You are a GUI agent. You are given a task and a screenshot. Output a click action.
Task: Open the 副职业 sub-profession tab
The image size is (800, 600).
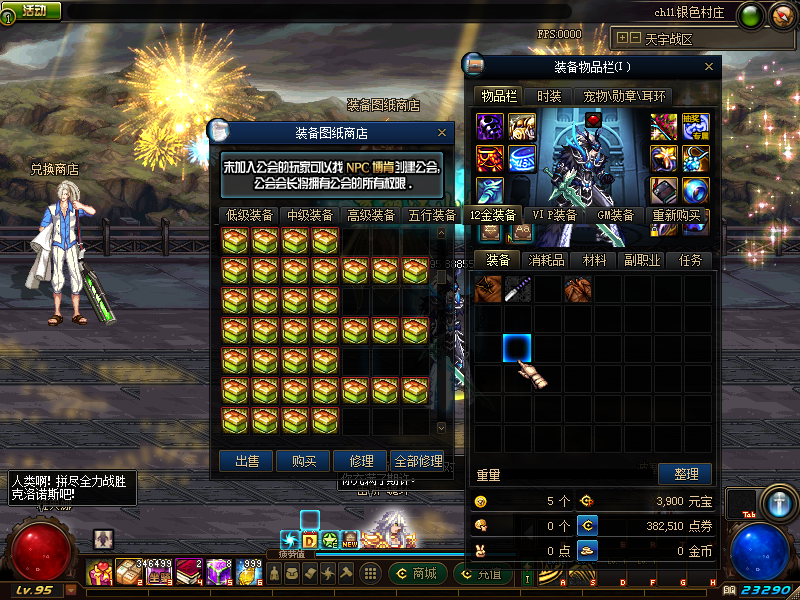click(x=643, y=260)
